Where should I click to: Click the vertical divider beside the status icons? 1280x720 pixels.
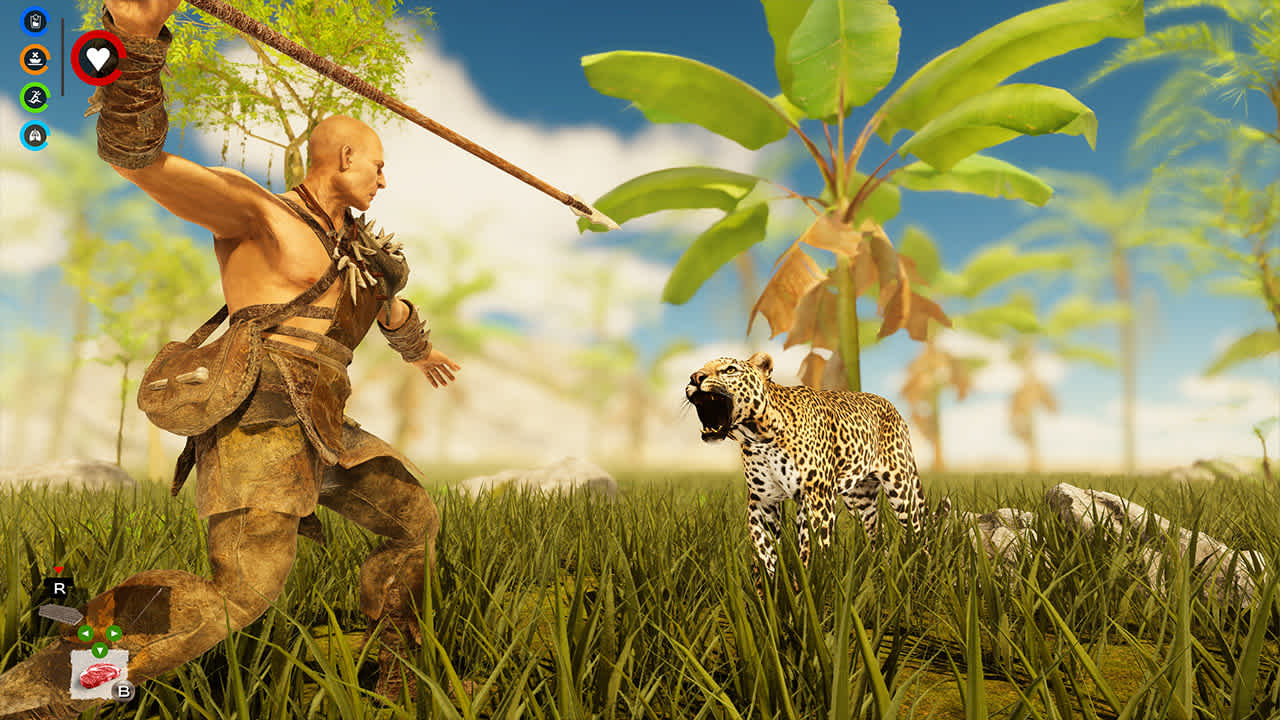62,56
